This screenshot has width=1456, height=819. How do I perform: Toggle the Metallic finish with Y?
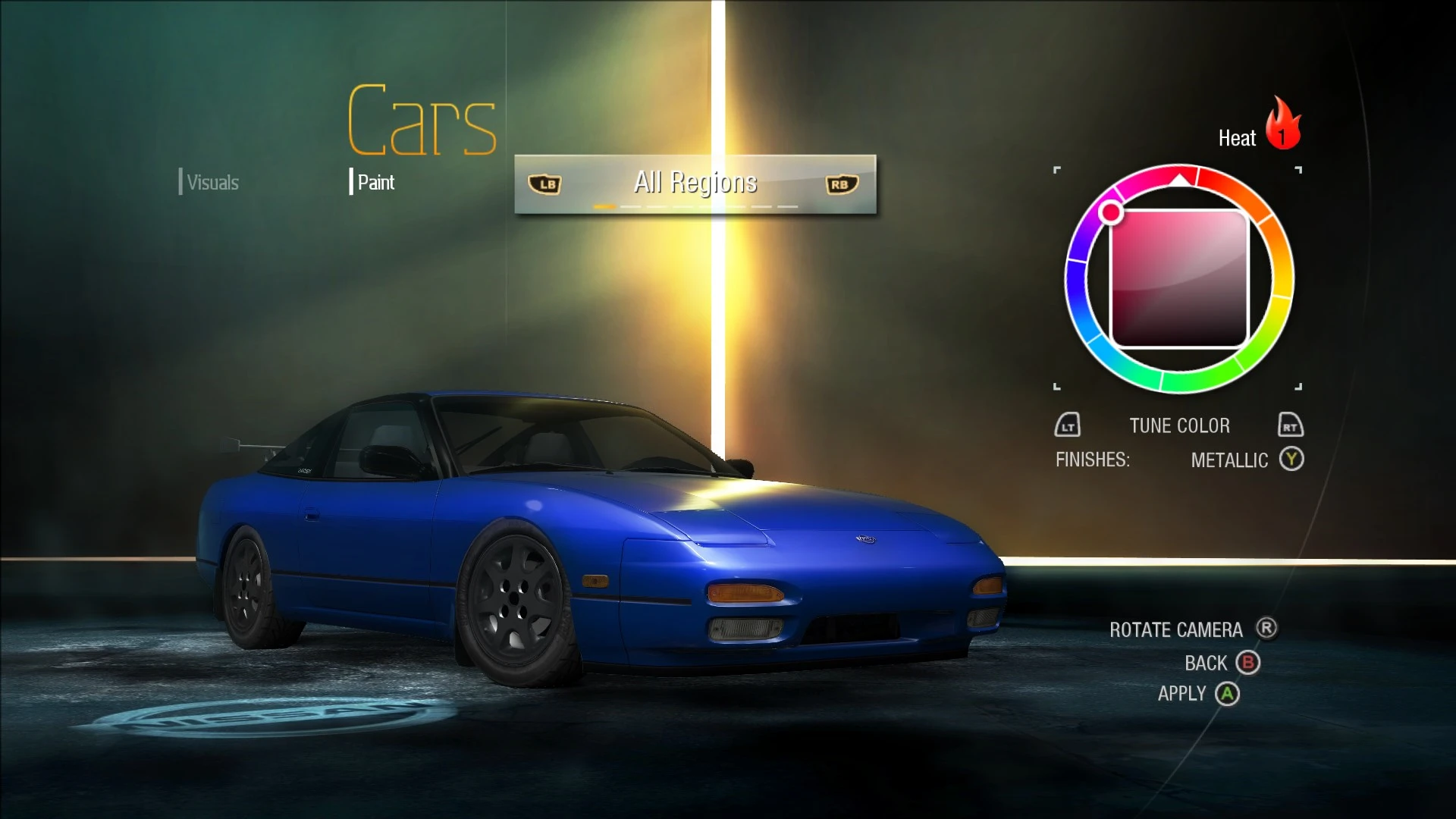coord(1293,460)
